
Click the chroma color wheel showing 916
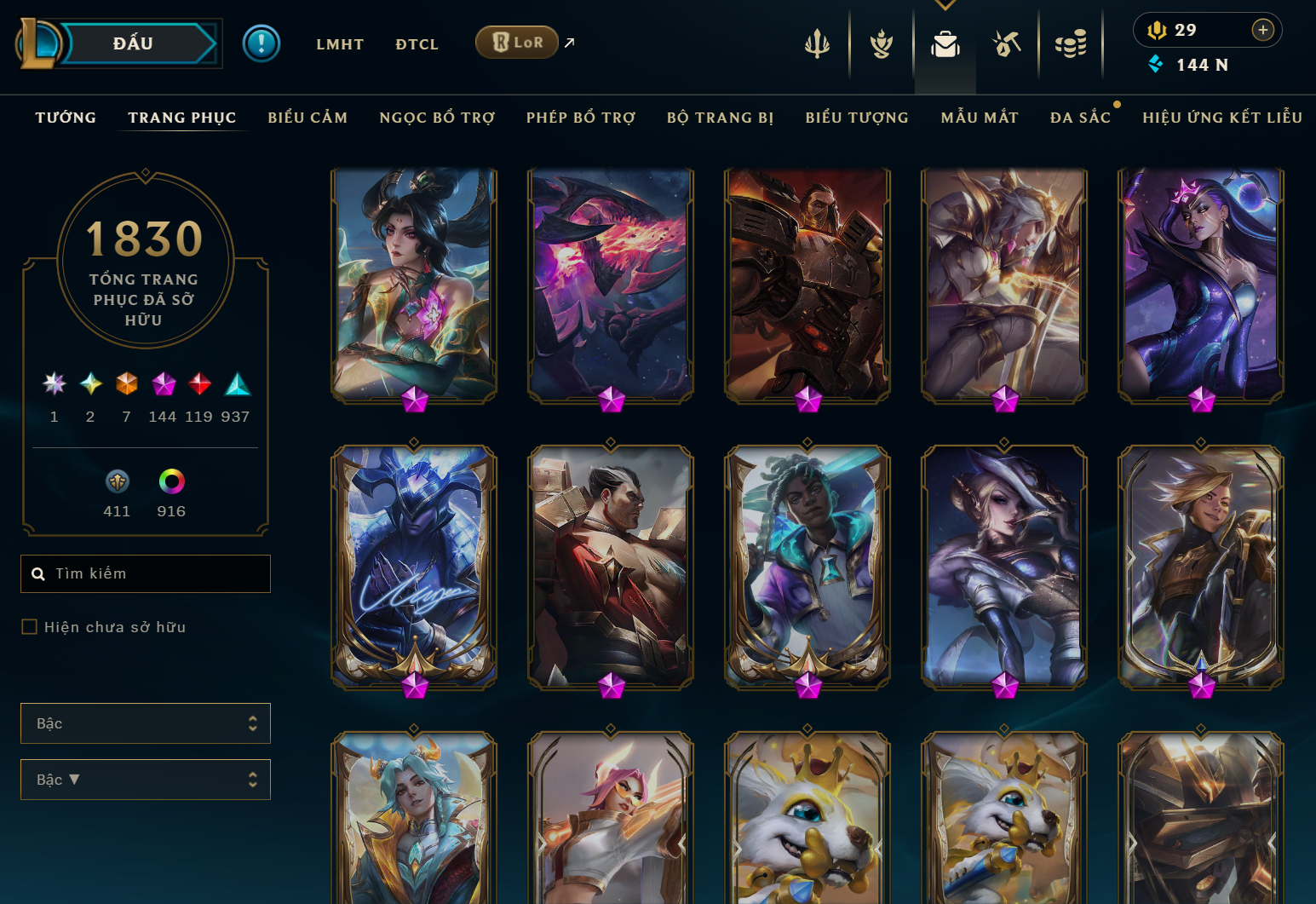[x=171, y=481]
